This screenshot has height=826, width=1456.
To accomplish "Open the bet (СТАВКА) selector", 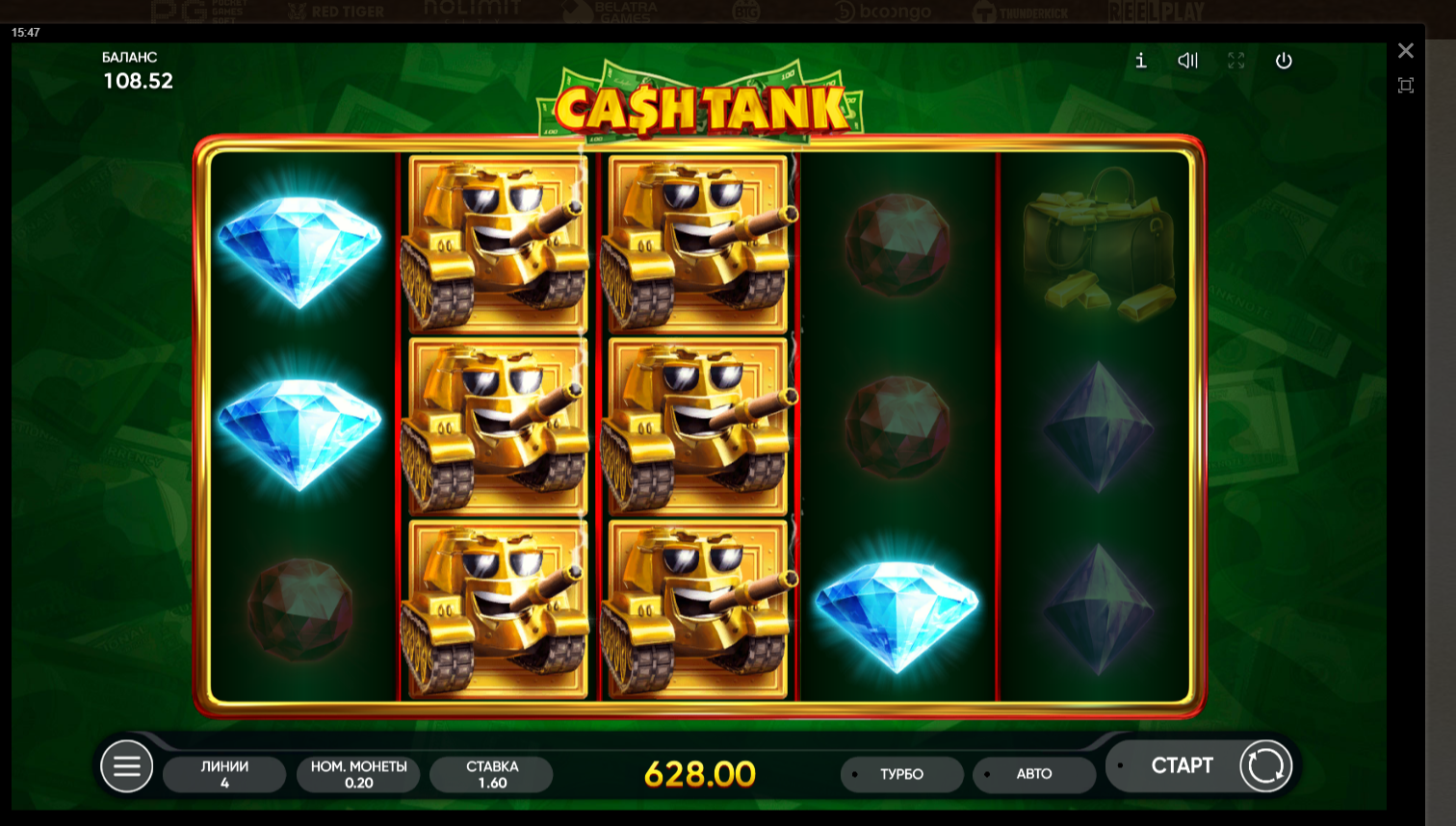I will coord(492,774).
